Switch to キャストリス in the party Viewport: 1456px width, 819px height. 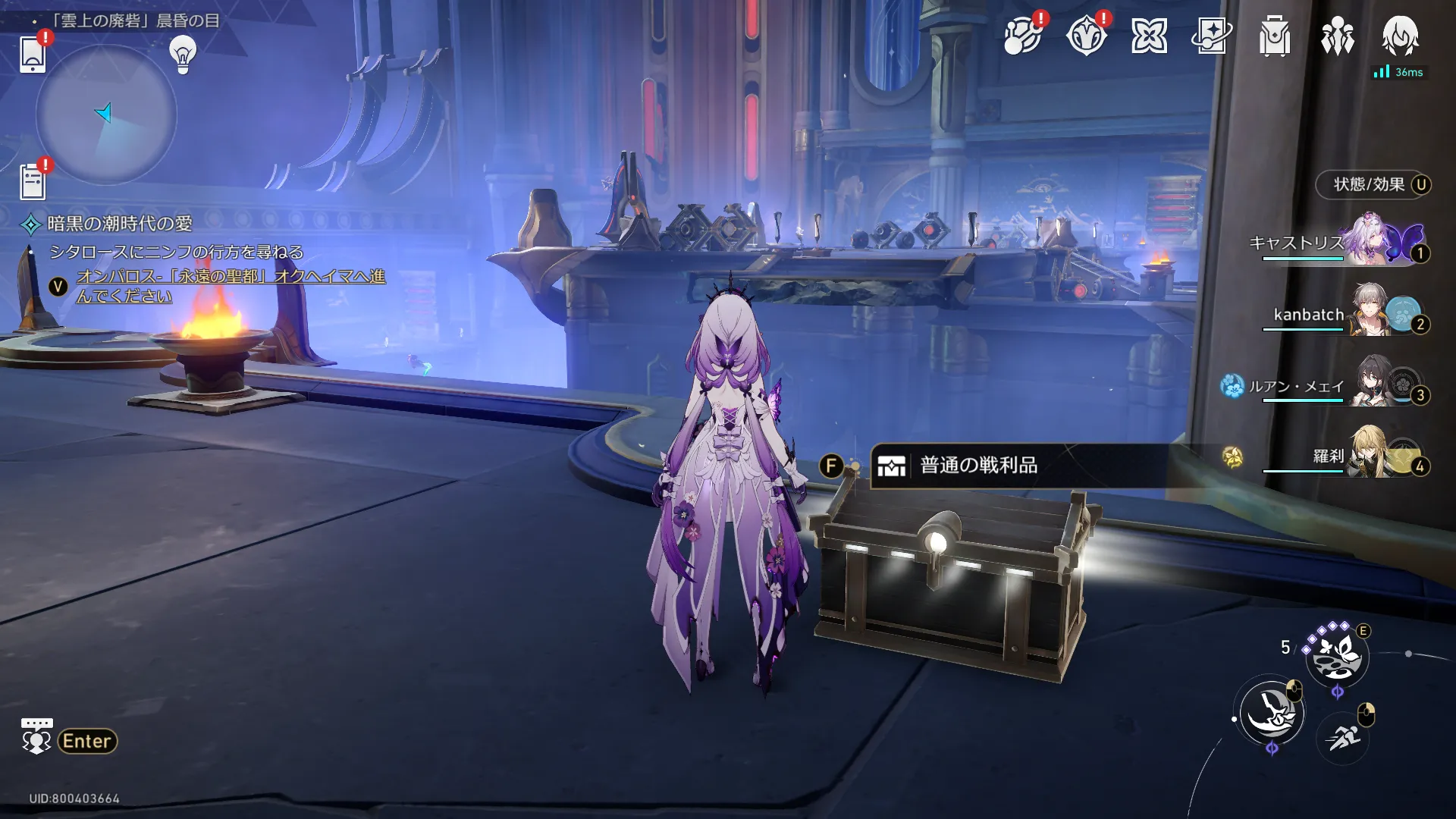(x=1338, y=243)
